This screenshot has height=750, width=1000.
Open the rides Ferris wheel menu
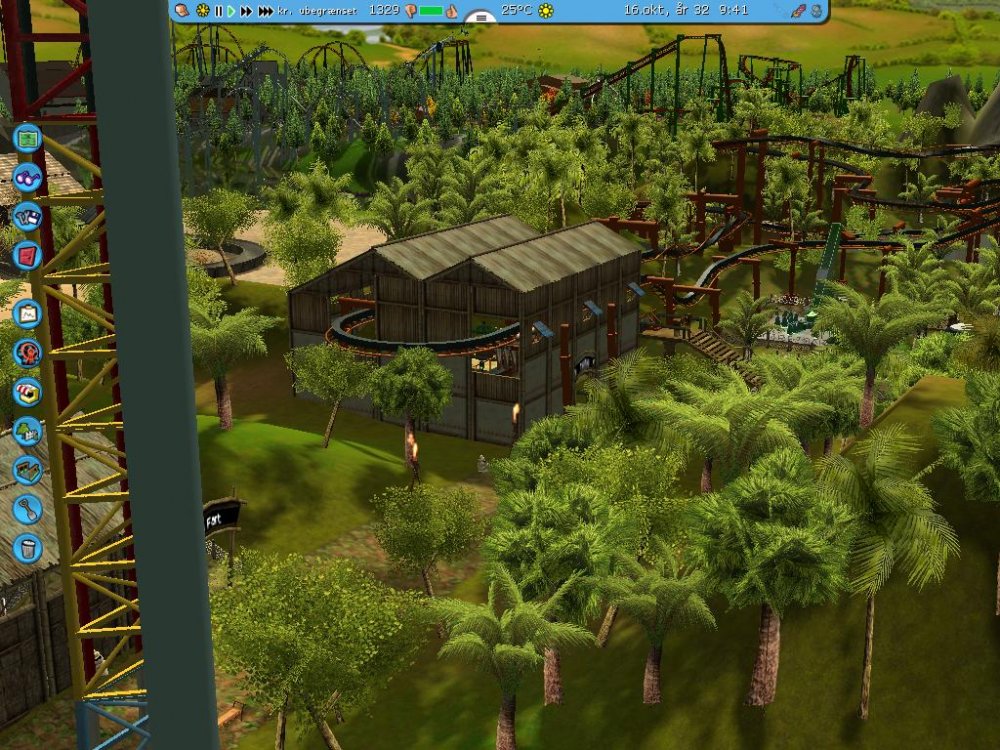[27, 352]
